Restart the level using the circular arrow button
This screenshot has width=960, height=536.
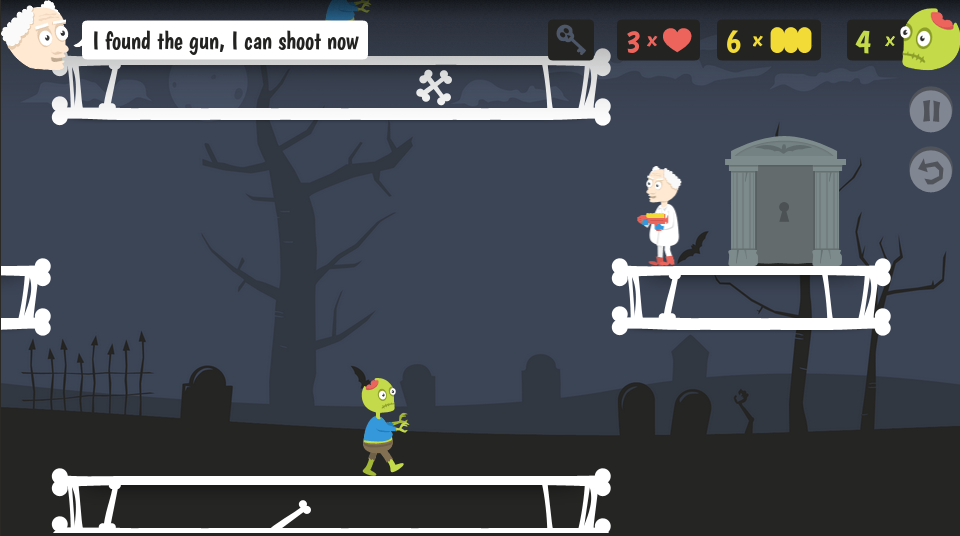coord(930,172)
